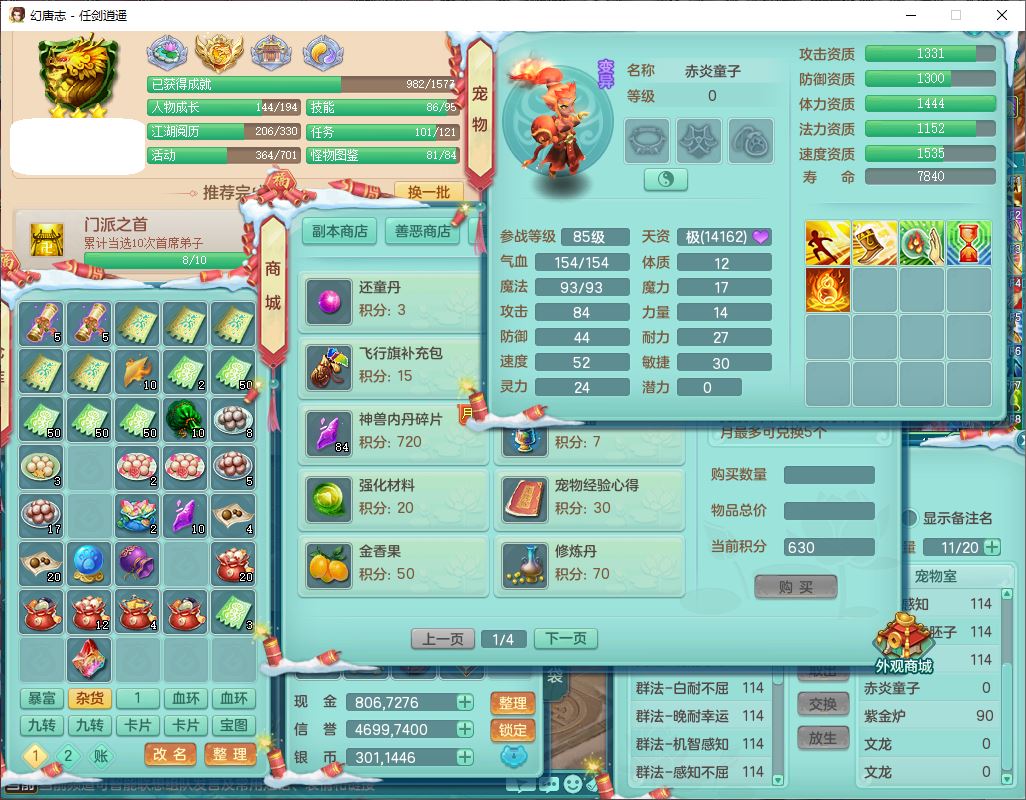Select 还童丹 shop item
Viewport: 1026px width, 800px height.
point(393,299)
